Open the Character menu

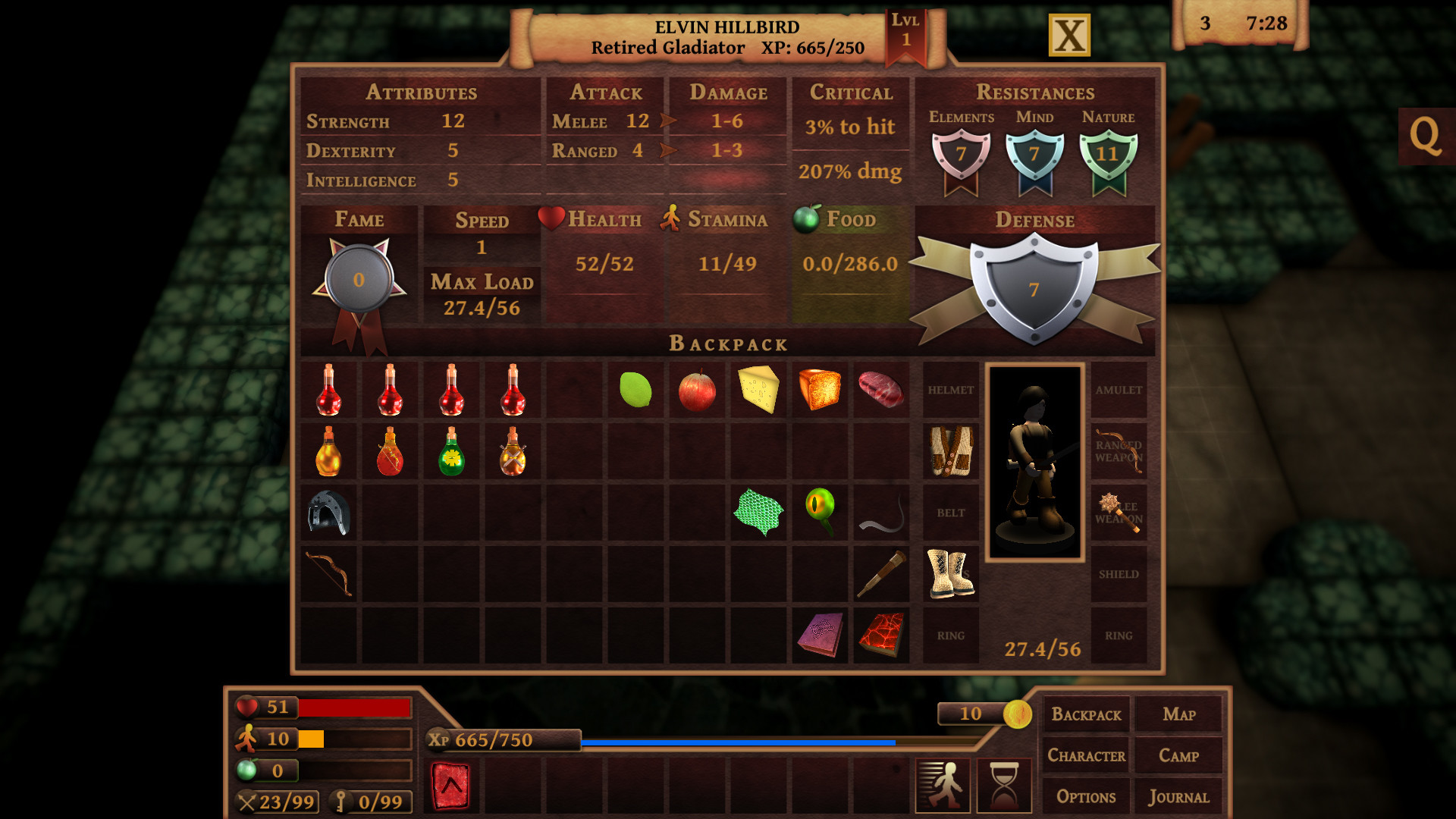click(x=1086, y=756)
